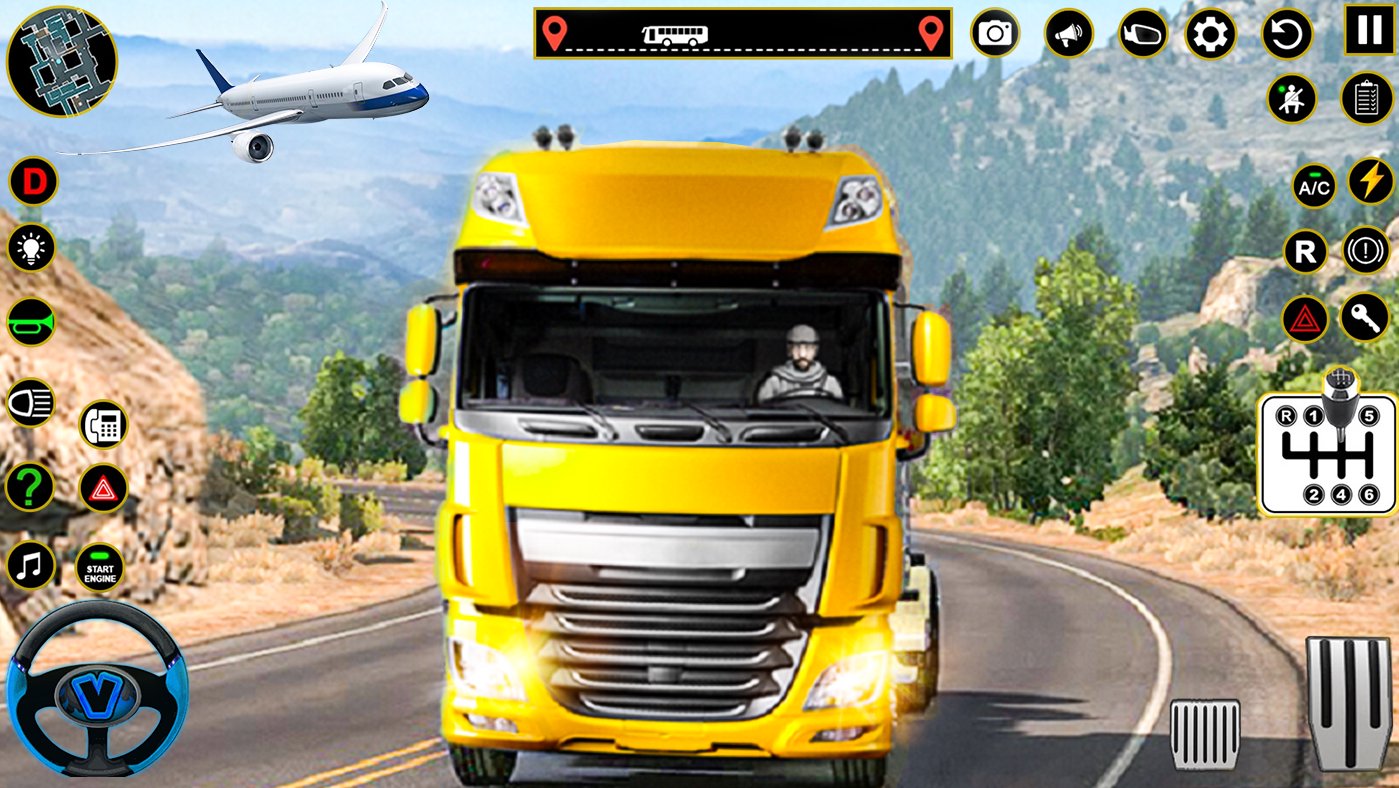
Task: Restart the current level
Action: 1285,33
